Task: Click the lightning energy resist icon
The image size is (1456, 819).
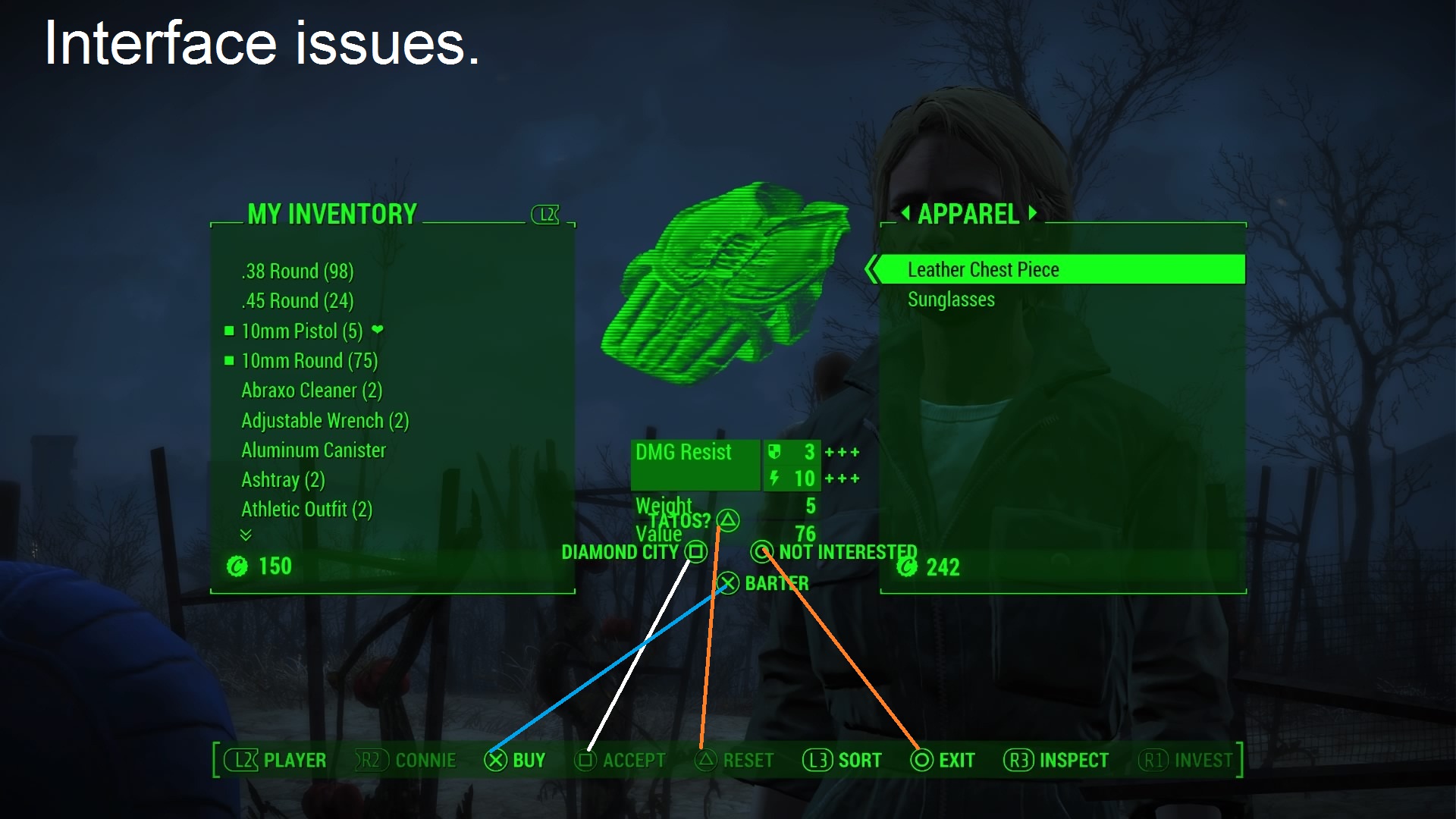Action: click(774, 479)
